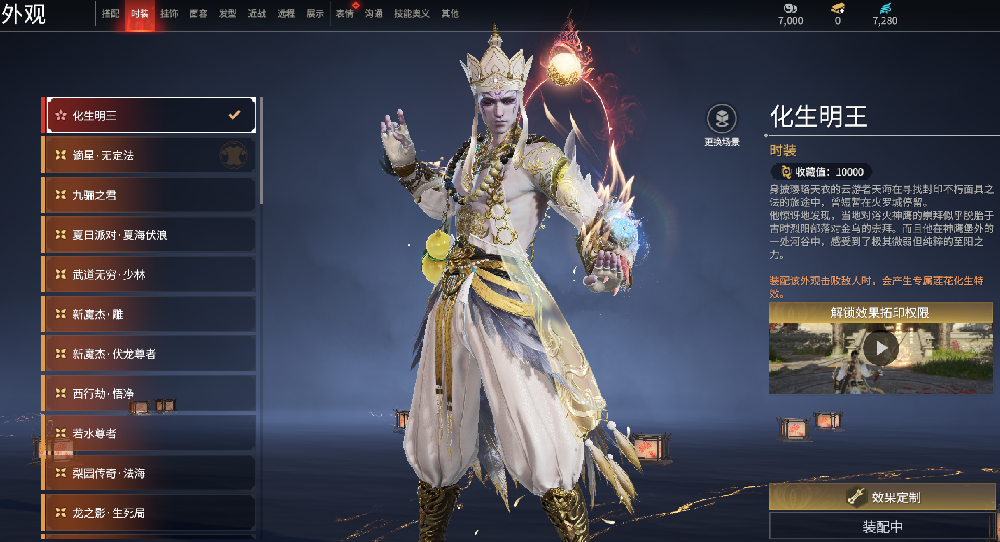Select the 化生明王 outfit entry
Screen dimensions: 1000x542
(x=149, y=115)
